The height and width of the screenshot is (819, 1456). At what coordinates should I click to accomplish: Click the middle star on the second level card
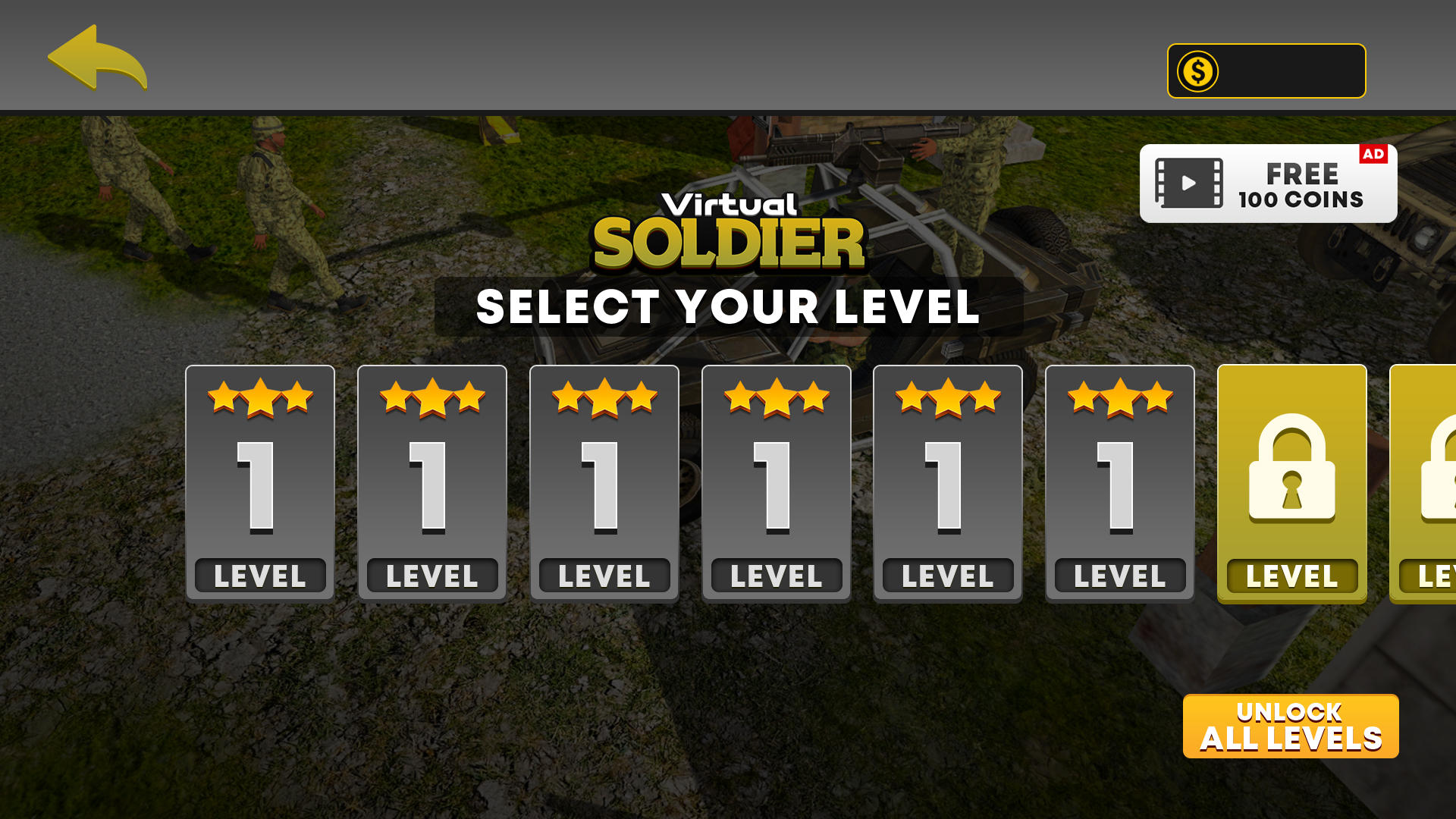click(x=431, y=396)
